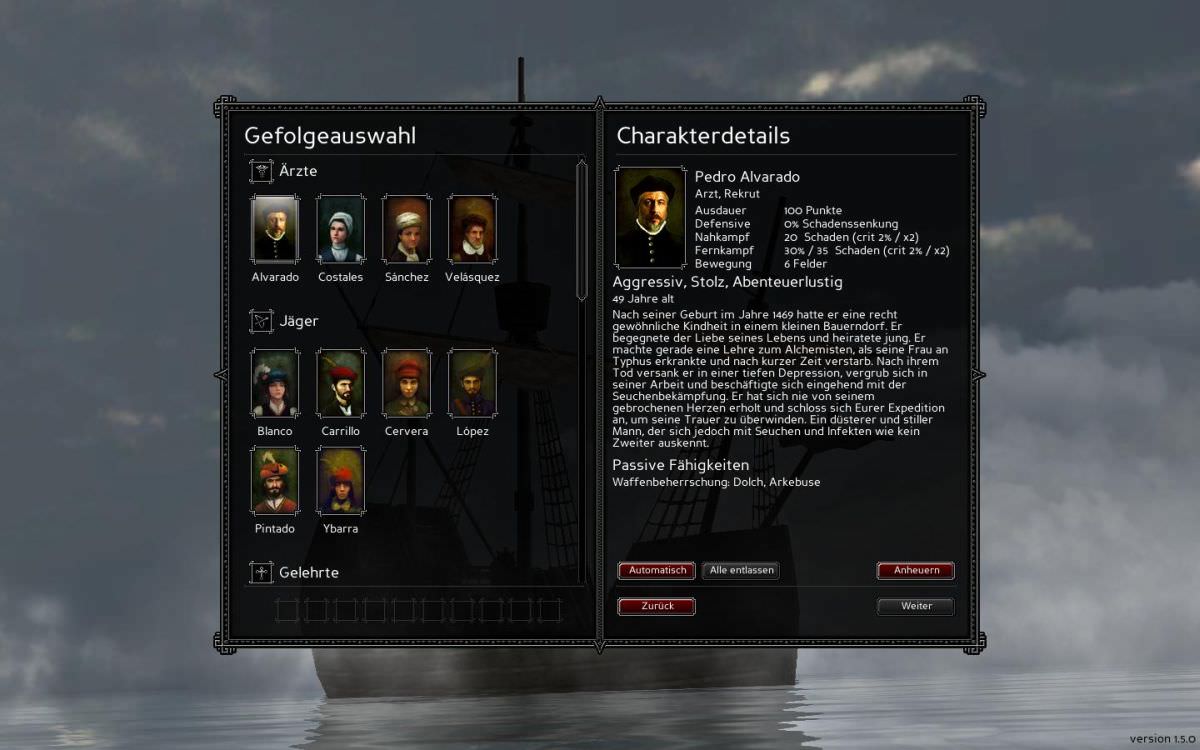Dismiss all with Alle entlassen
The width and height of the screenshot is (1200, 750).
pyautogui.click(x=740, y=570)
